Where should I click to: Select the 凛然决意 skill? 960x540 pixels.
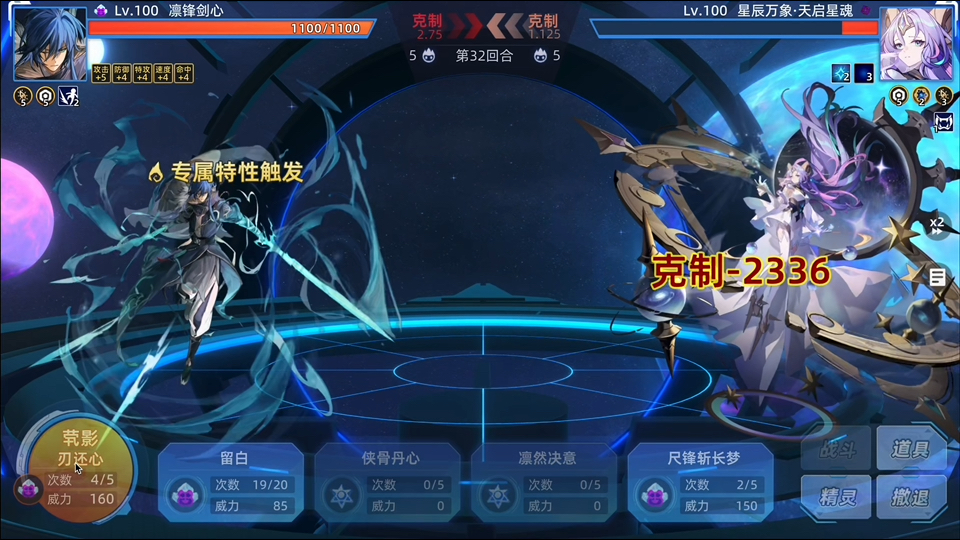tap(544, 483)
